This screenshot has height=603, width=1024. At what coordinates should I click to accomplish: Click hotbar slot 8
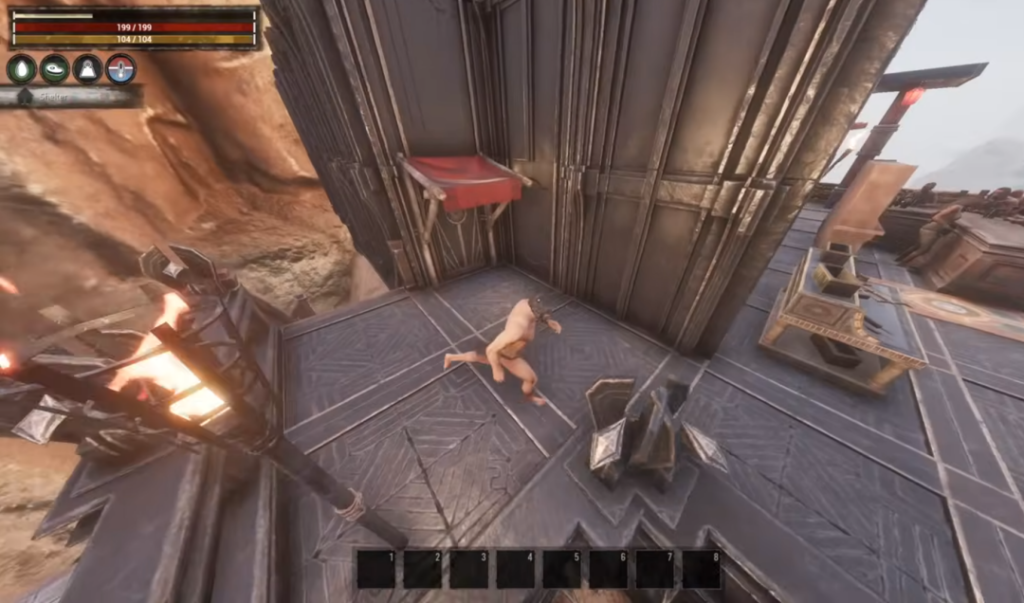(701, 569)
